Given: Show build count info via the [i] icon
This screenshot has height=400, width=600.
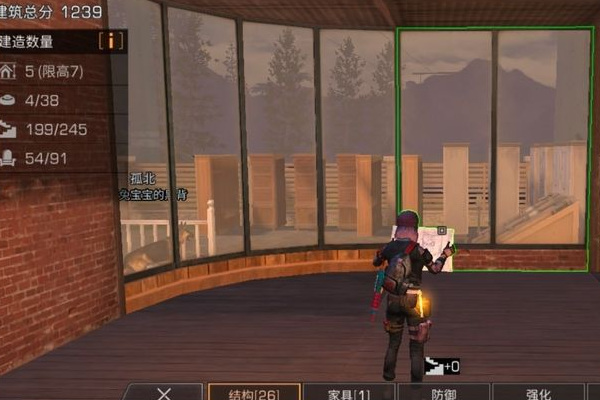Looking at the screenshot, I should click(x=112, y=41).
